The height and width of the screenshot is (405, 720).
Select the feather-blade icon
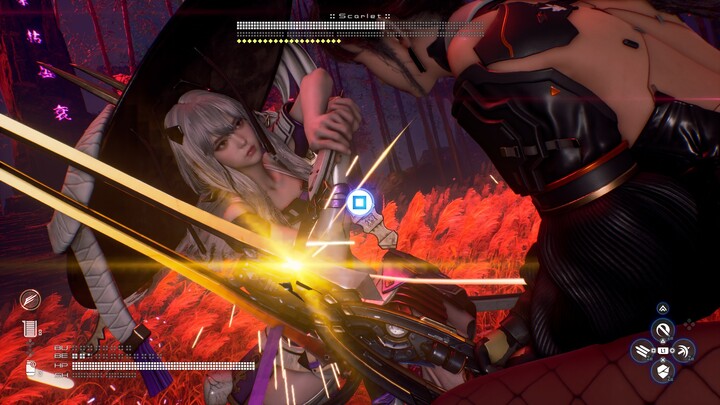pyautogui.click(x=30, y=299)
